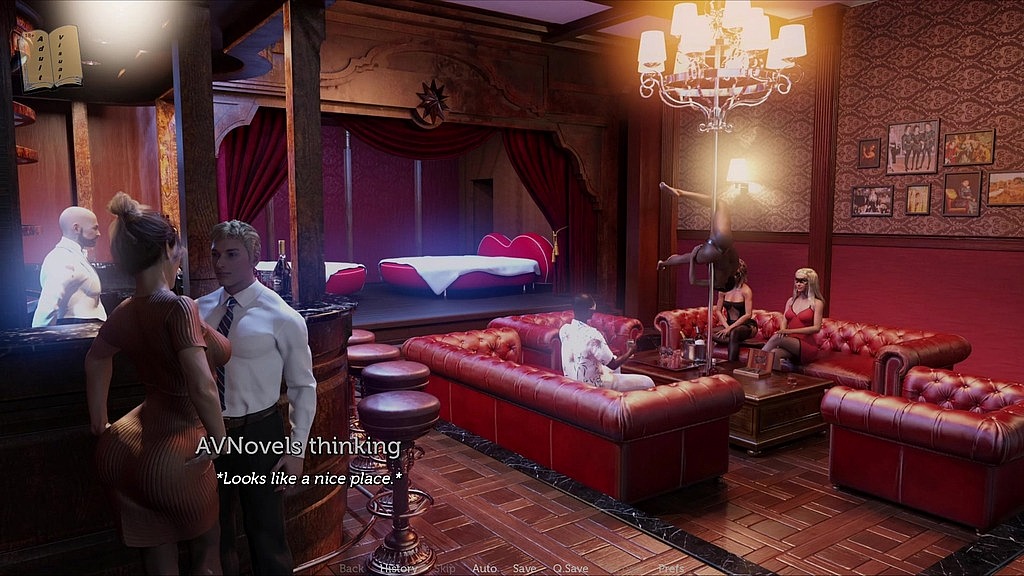Open the dialogue History log
The height and width of the screenshot is (576, 1024).
click(398, 568)
